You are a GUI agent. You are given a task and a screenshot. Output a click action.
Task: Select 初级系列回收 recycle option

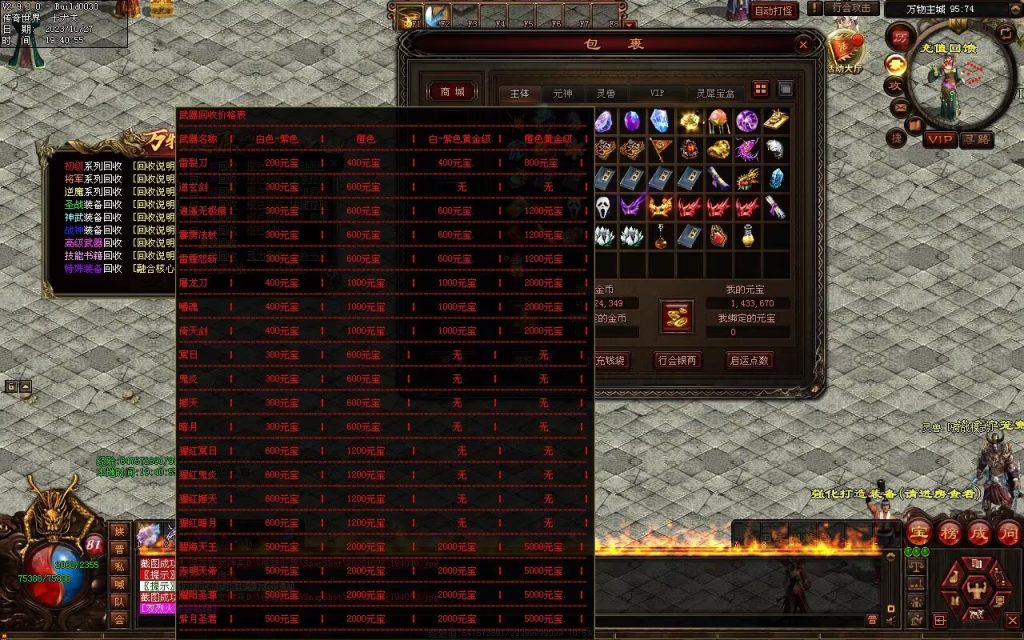click(x=93, y=165)
